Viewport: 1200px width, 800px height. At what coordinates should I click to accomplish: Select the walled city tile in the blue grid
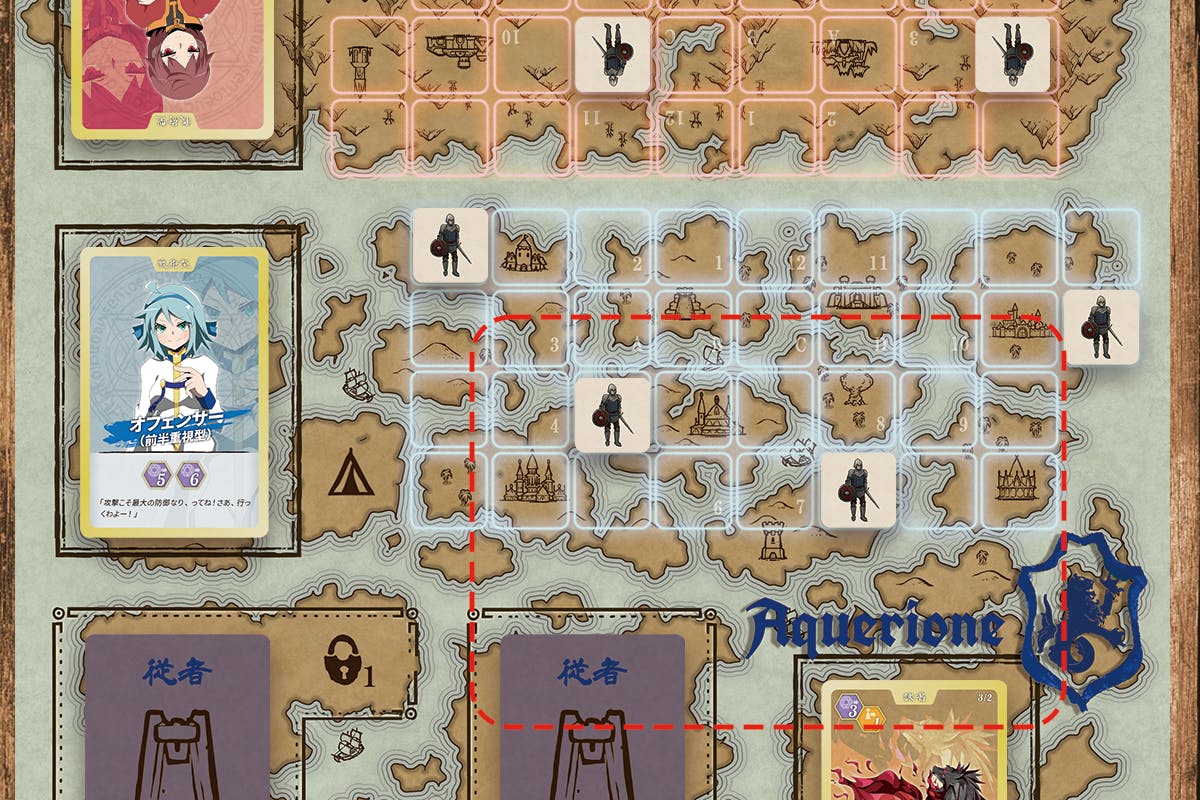click(x=1020, y=327)
